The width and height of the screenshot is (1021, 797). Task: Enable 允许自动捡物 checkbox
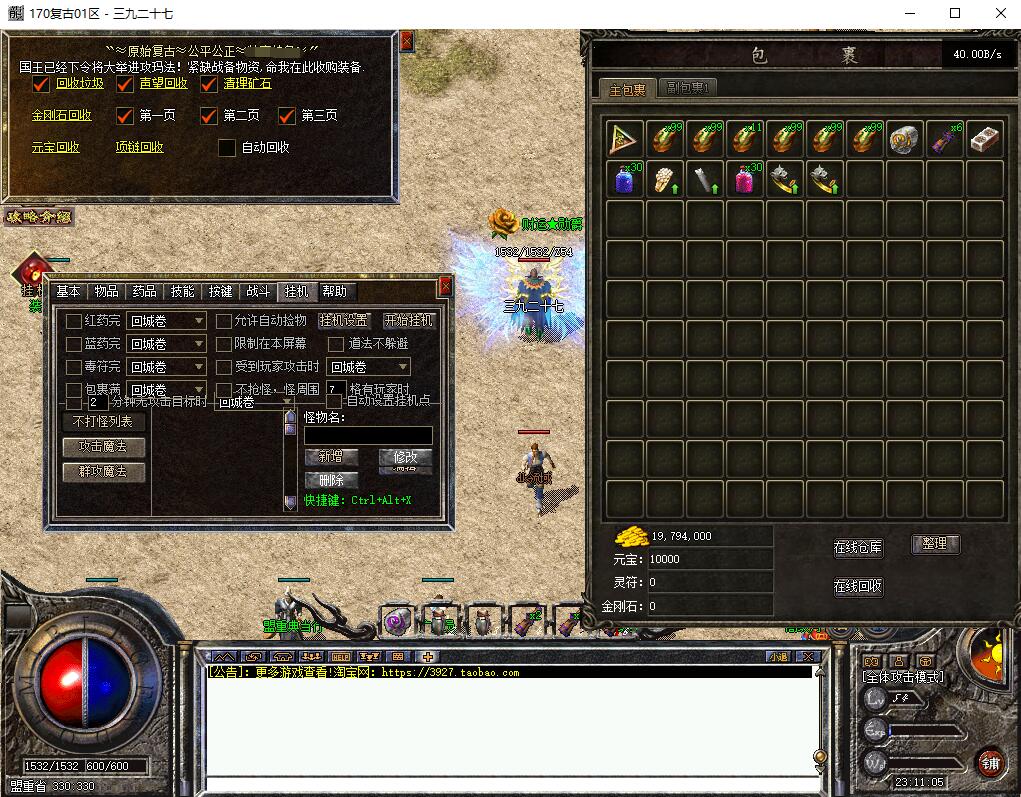[224, 321]
